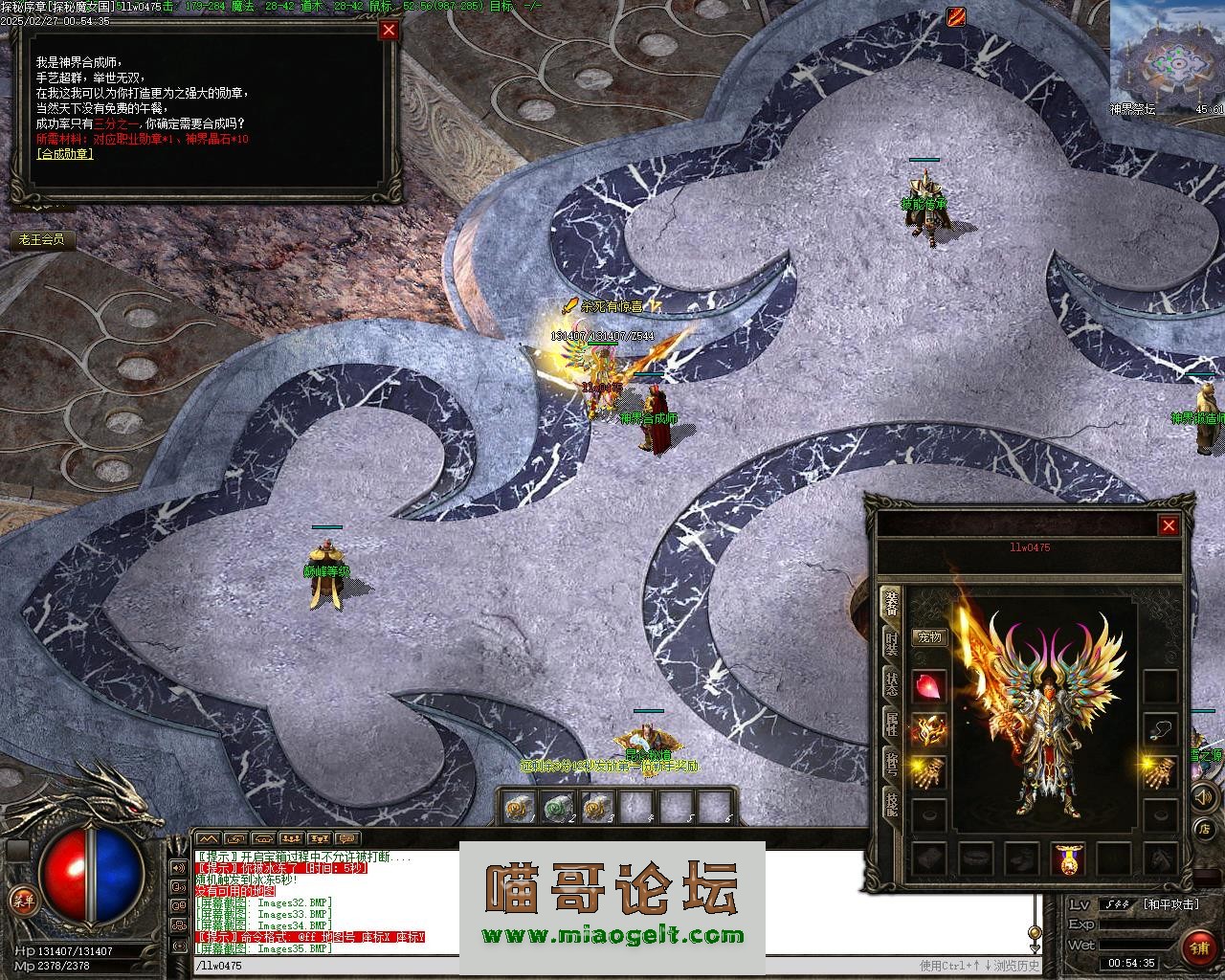Screen dimensions: 1225x980
Task: Show the 属性 attributes tab
Action: click(x=891, y=724)
